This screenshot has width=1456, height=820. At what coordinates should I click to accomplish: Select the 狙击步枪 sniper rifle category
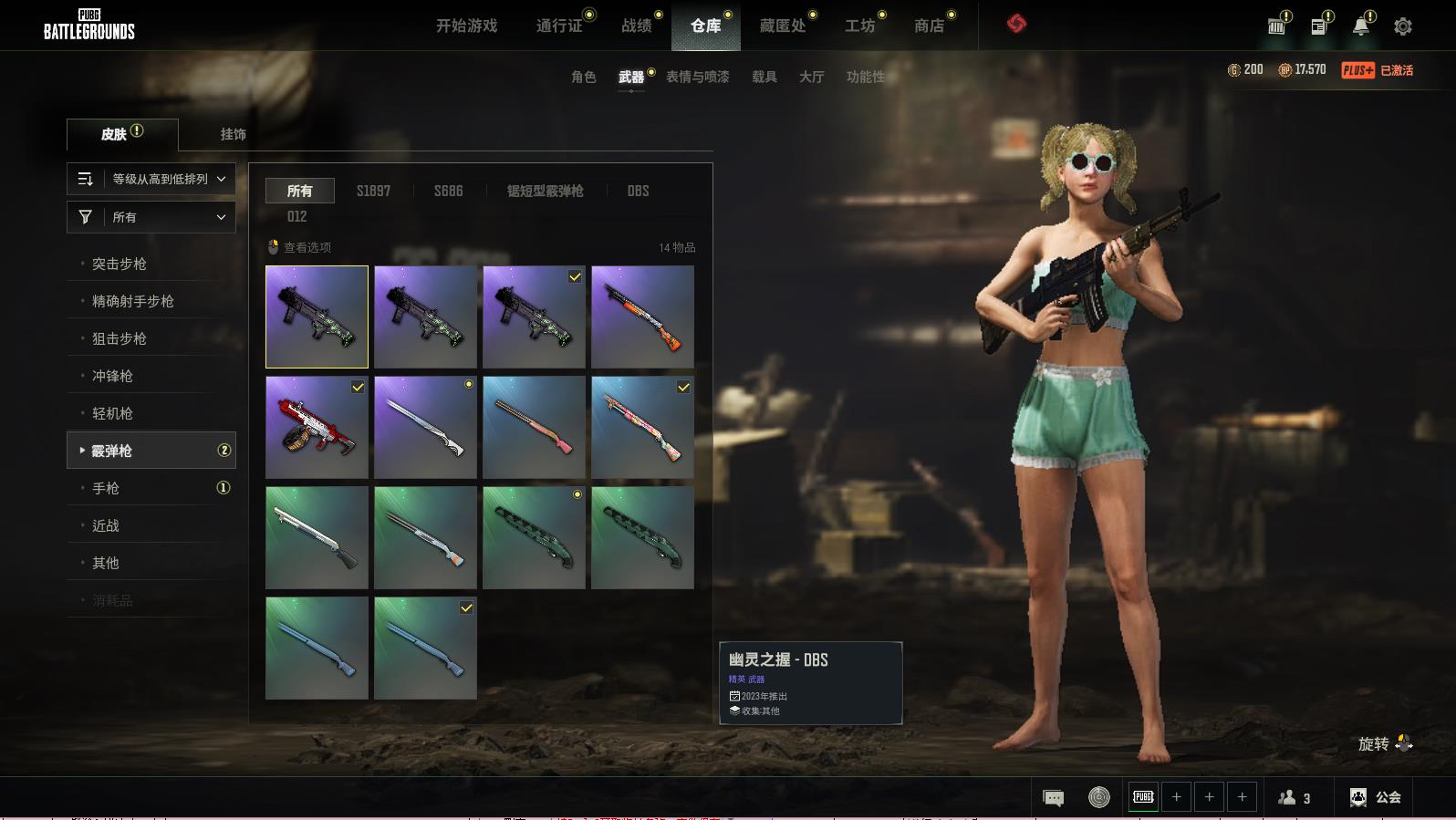point(120,338)
